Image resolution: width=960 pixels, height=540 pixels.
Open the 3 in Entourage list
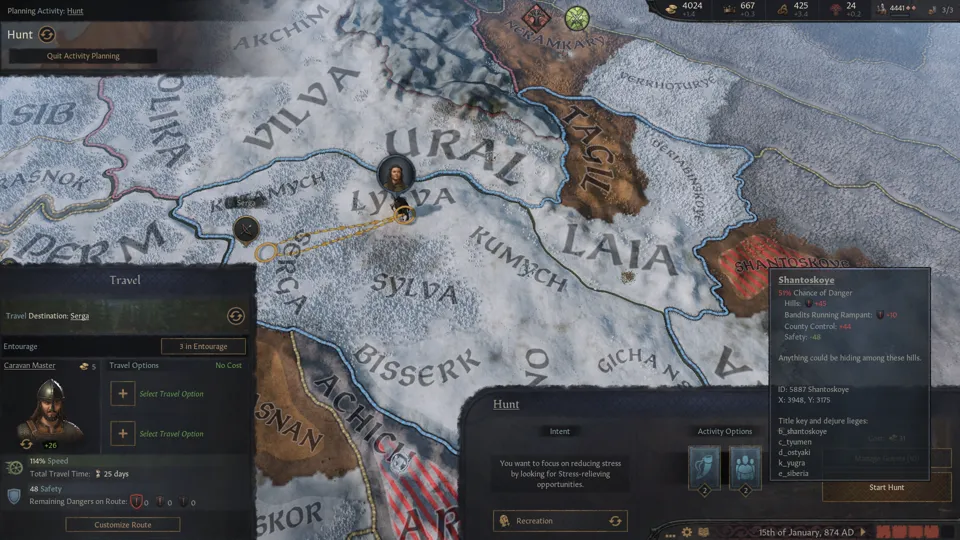pos(204,346)
